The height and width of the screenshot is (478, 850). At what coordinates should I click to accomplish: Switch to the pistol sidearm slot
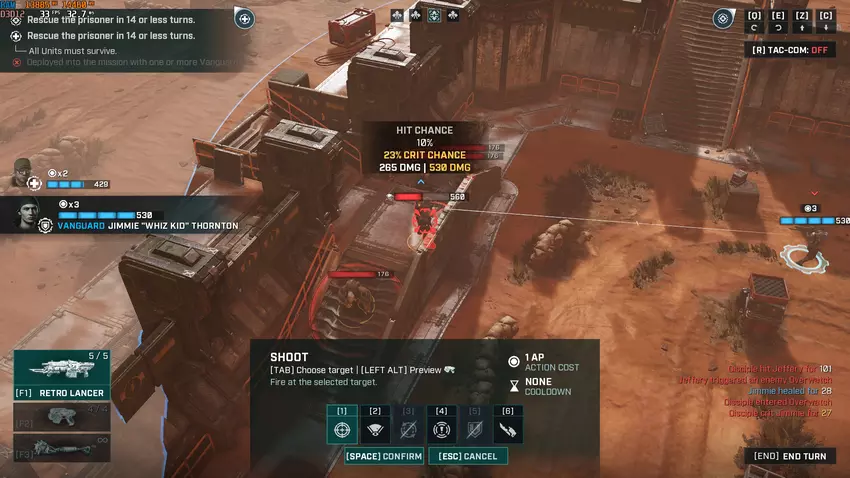point(61,417)
